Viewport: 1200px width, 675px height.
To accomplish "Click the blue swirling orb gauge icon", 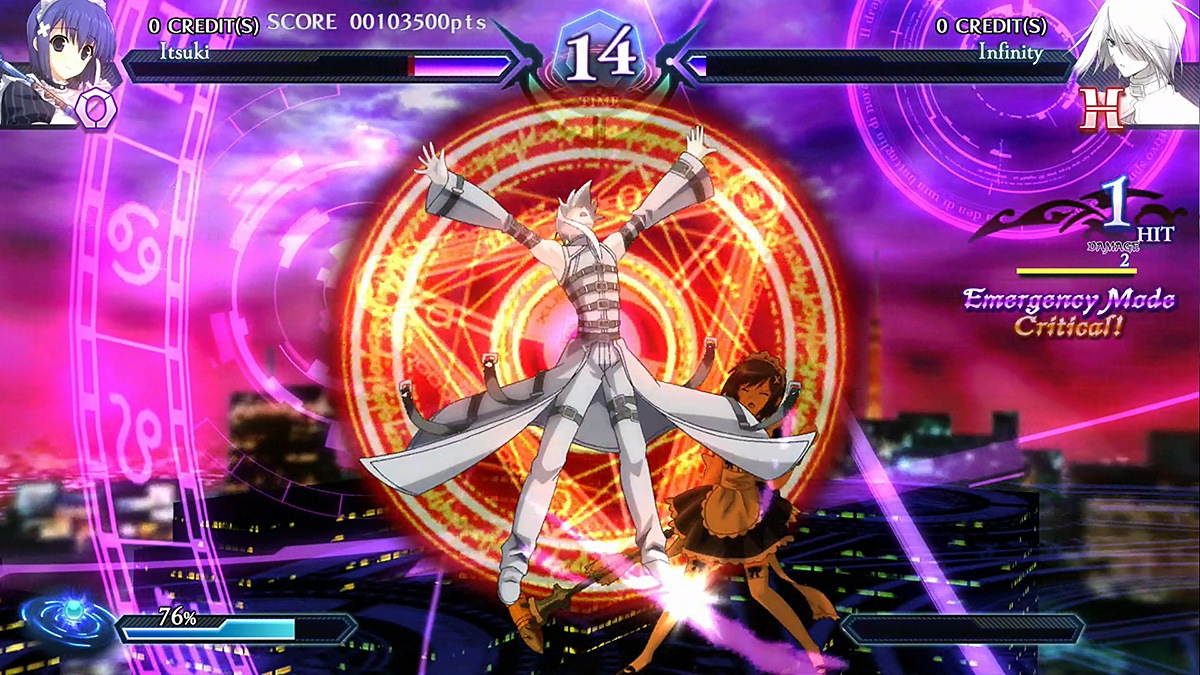I will [67, 619].
